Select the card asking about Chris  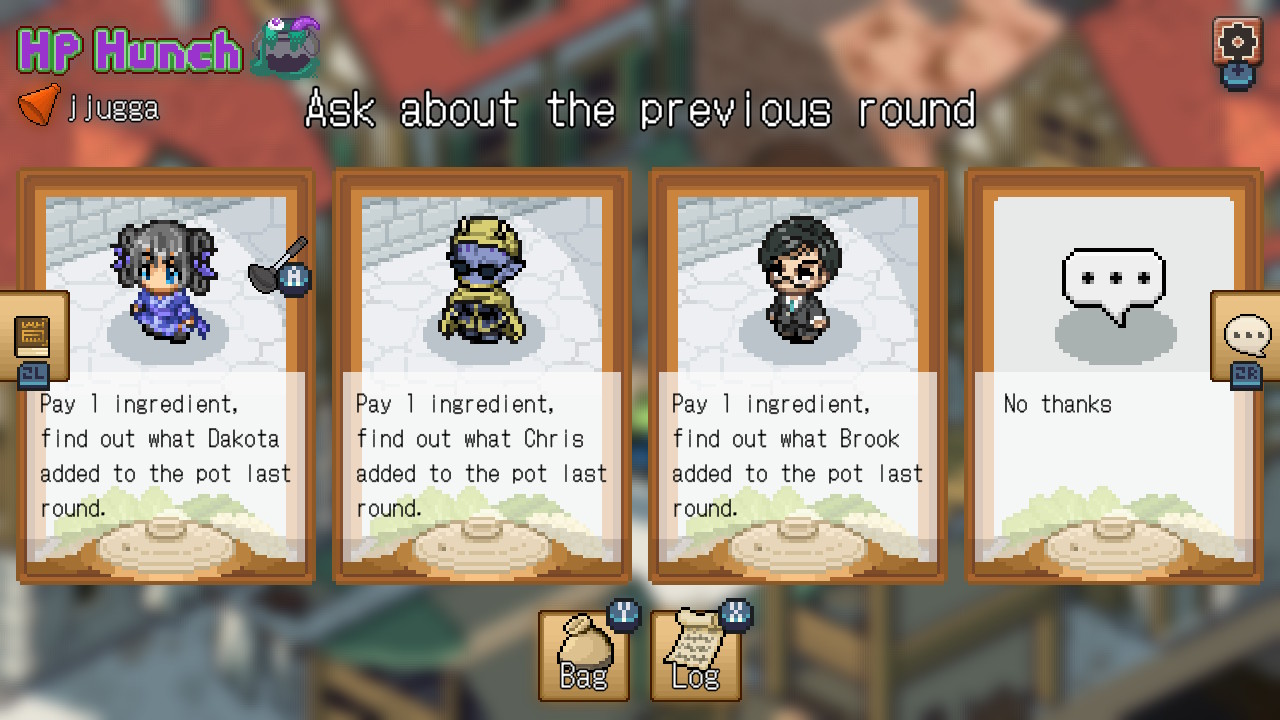[481, 375]
